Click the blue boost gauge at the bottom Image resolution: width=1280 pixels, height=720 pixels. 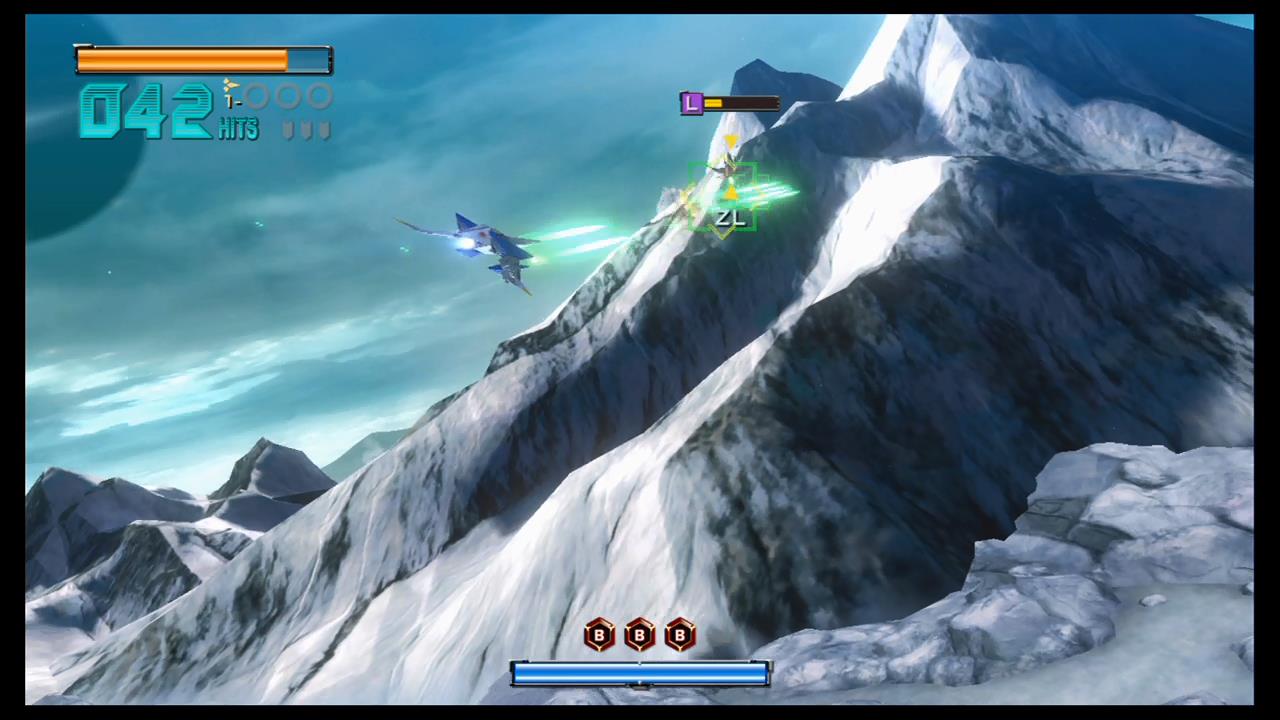coord(640,675)
